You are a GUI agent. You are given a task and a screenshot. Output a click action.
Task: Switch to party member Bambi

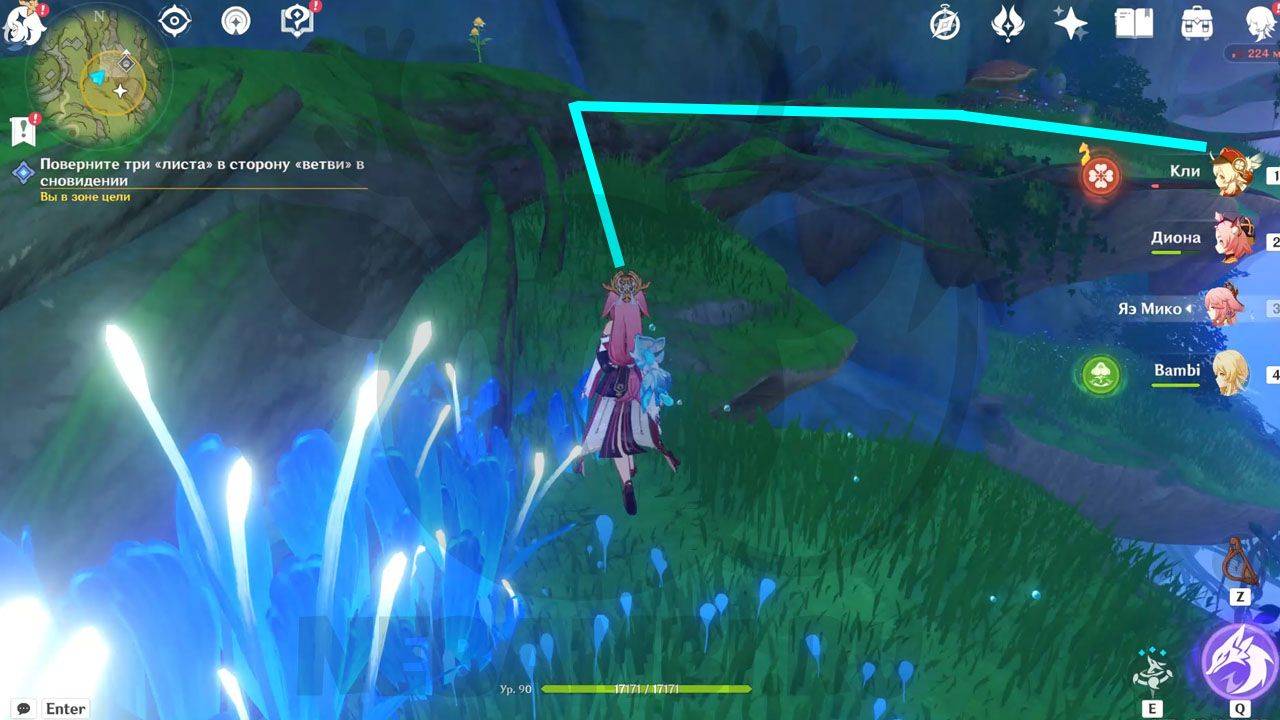pos(1232,374)
